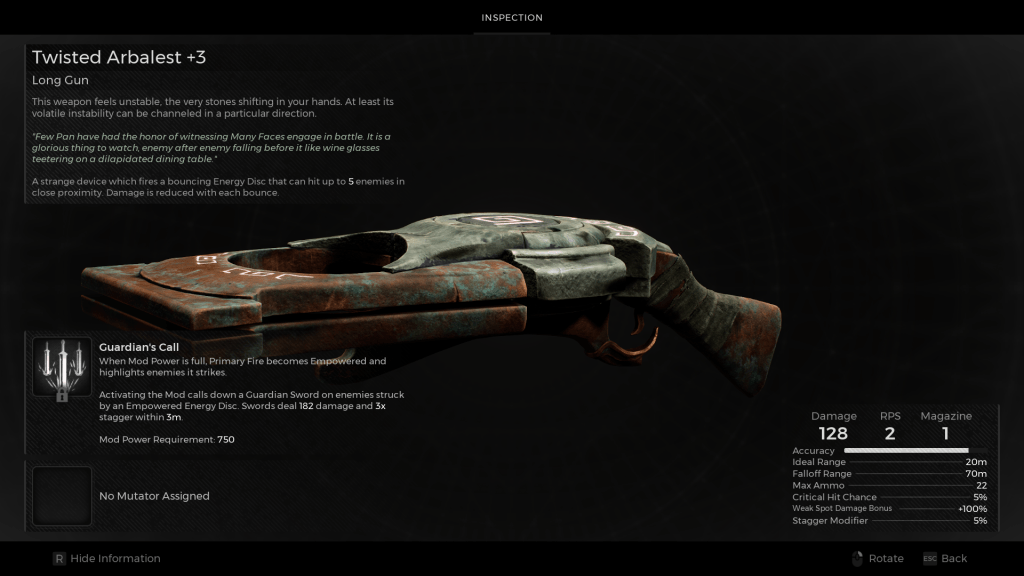Screen dimensions: 1024x576
Task: Go back from the inspection screen
Action: 944,558
